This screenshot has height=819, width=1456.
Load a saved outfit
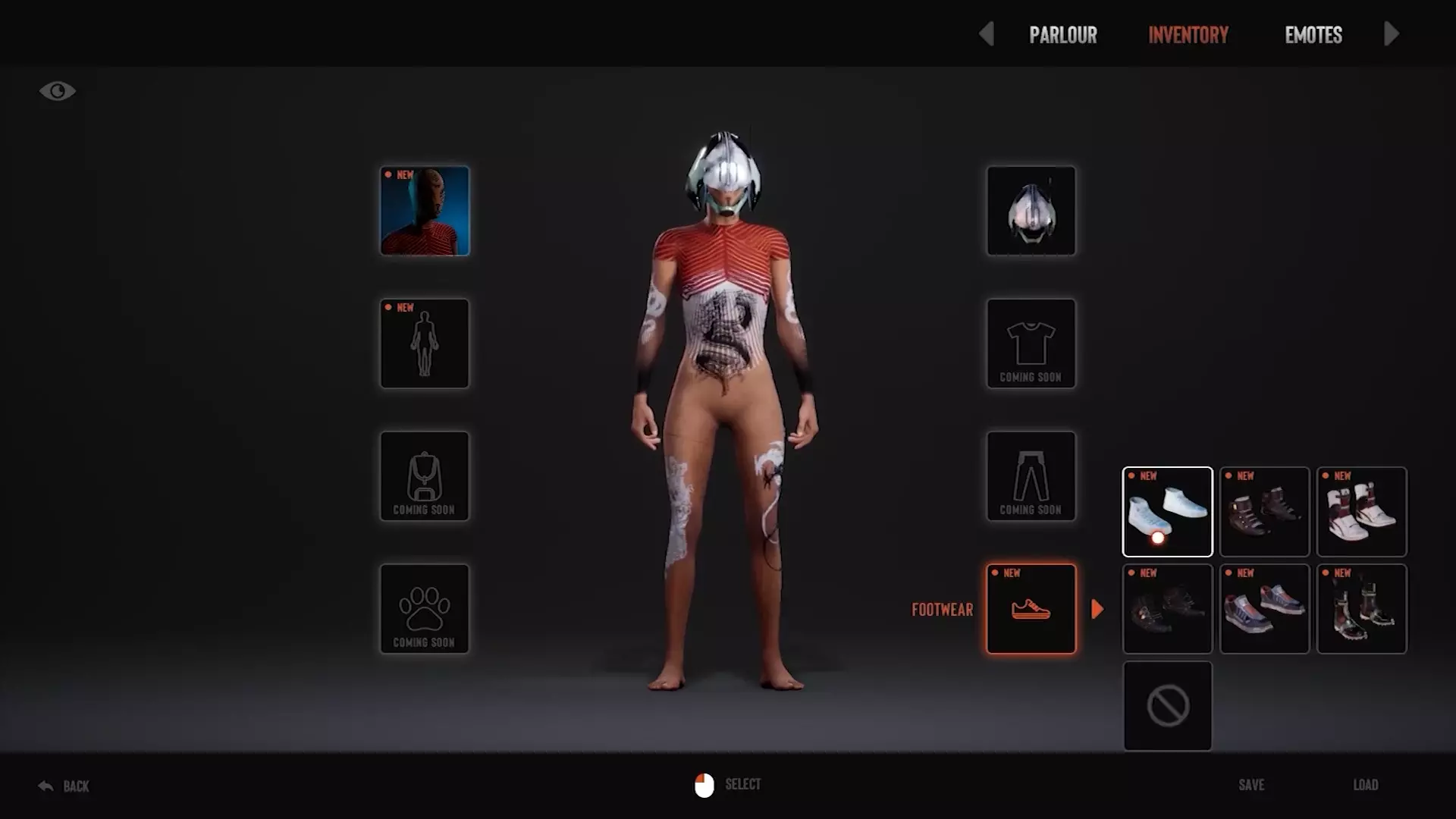point(1366,785)
